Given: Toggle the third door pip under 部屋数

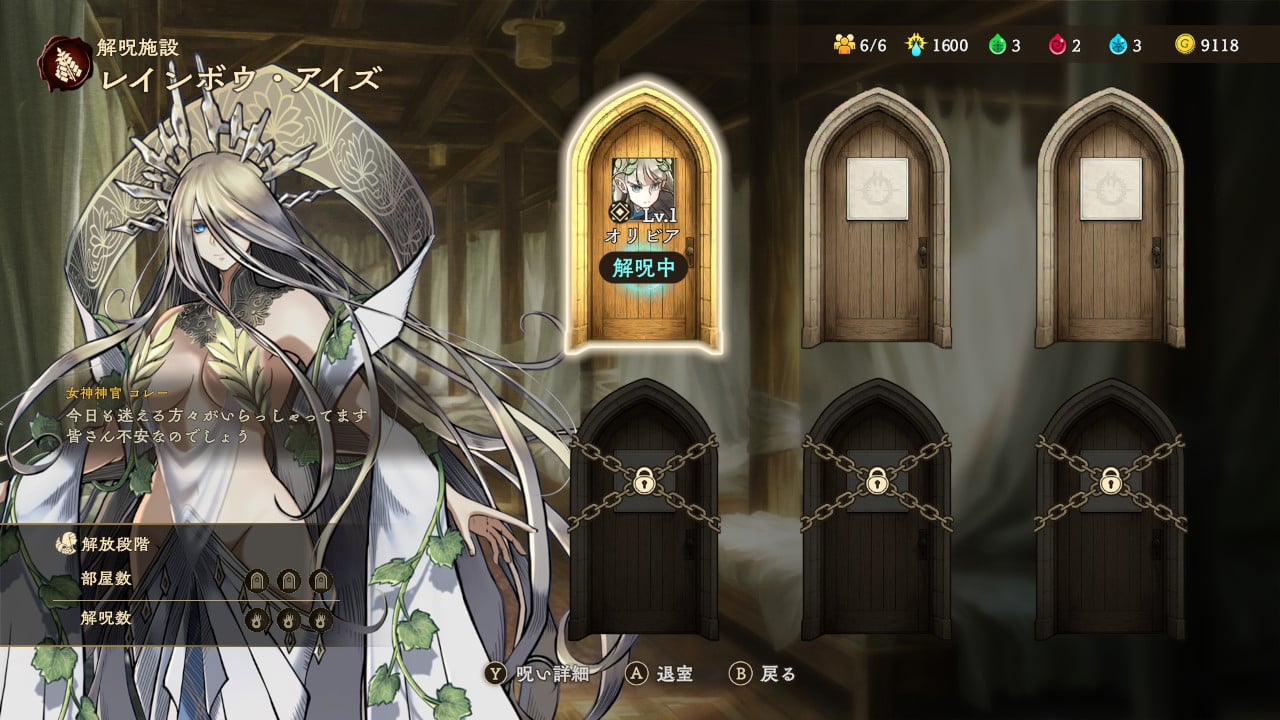Looking at the screenshot, I should pos(320,578).
